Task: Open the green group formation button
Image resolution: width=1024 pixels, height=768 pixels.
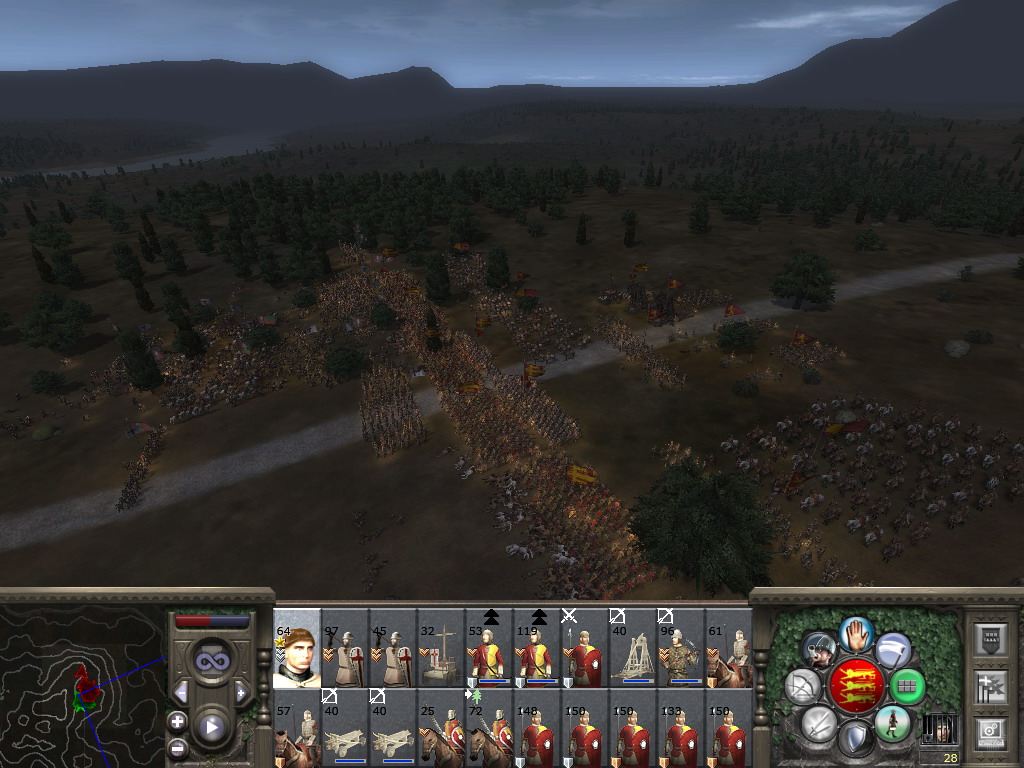Action: [907, 686]
